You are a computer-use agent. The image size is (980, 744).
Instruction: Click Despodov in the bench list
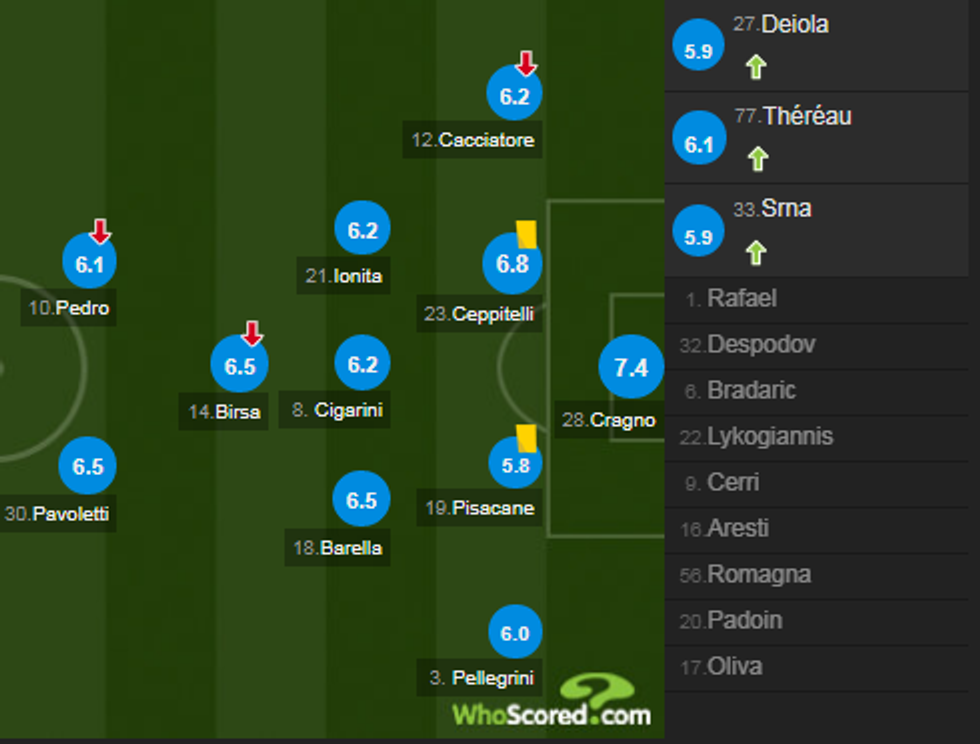(x=760, y=345)
